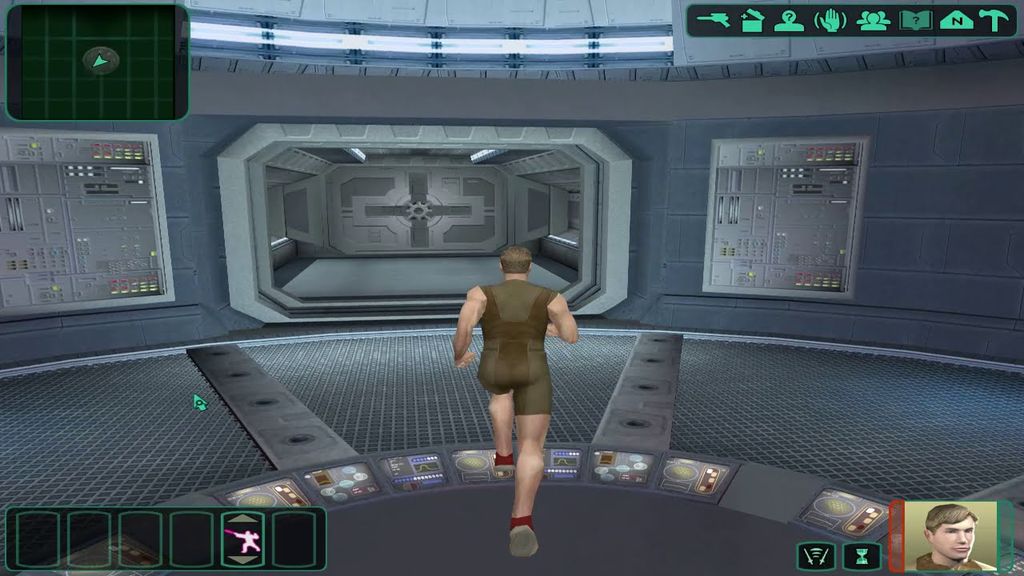Click the green grid minimap

tap(97, 62)
